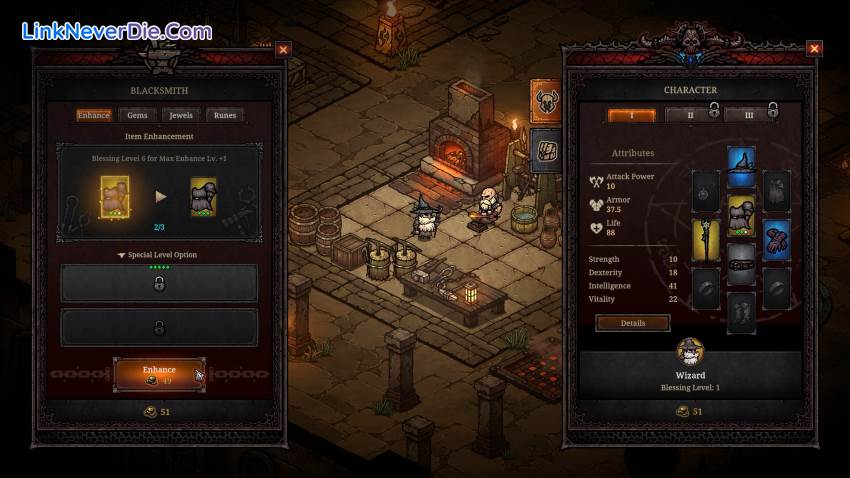Open the Jewels tab
850x478 pixels.
180,115
